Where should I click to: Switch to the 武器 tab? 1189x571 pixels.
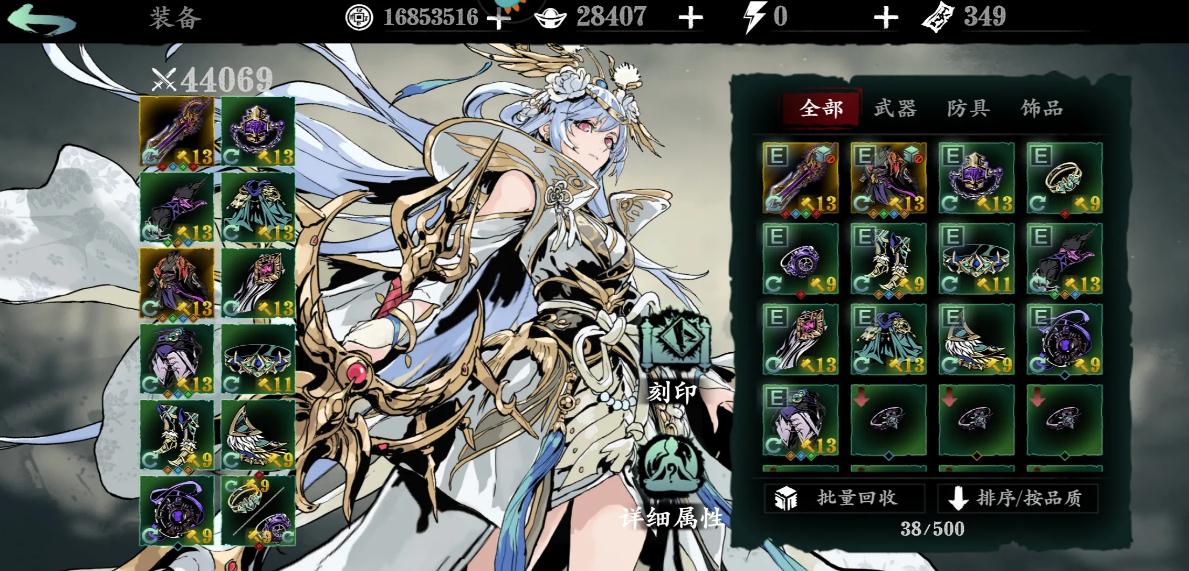click(894, 108)
